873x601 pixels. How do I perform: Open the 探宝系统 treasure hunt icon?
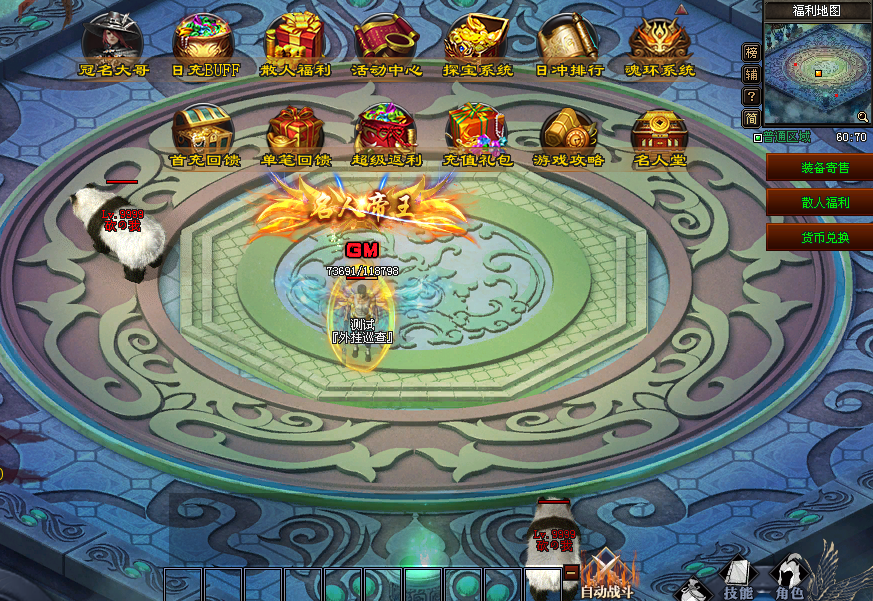pos(477,42)
